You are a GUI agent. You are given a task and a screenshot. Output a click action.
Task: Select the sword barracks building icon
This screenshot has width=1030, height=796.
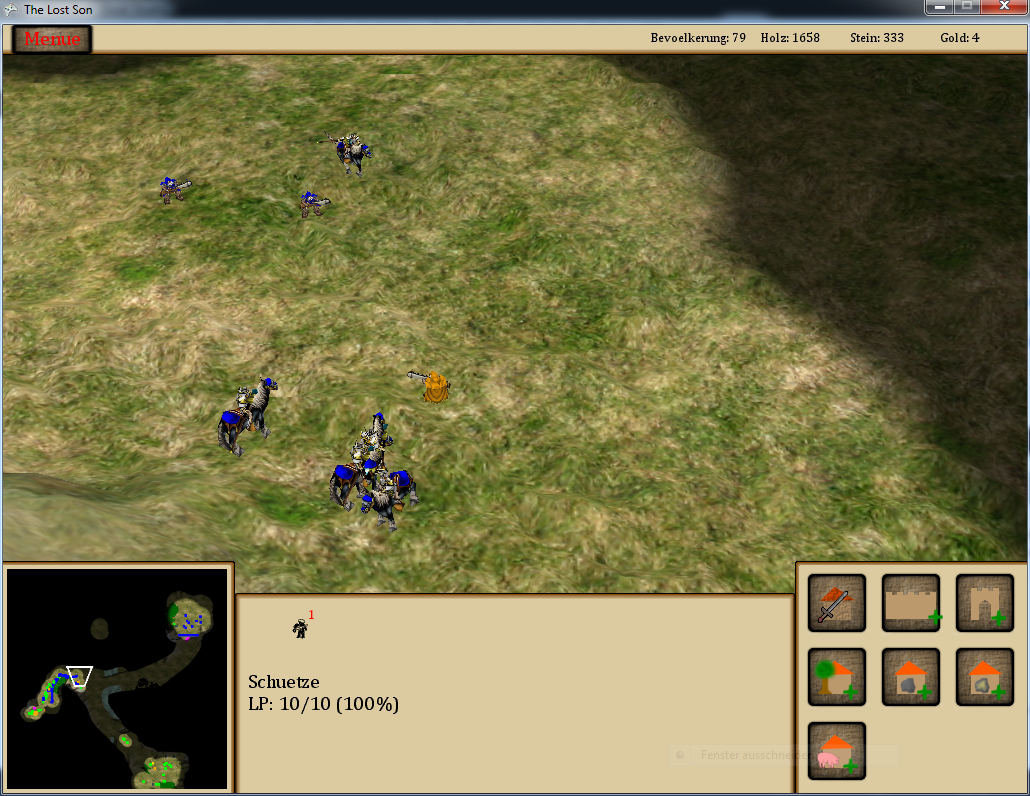836,603
